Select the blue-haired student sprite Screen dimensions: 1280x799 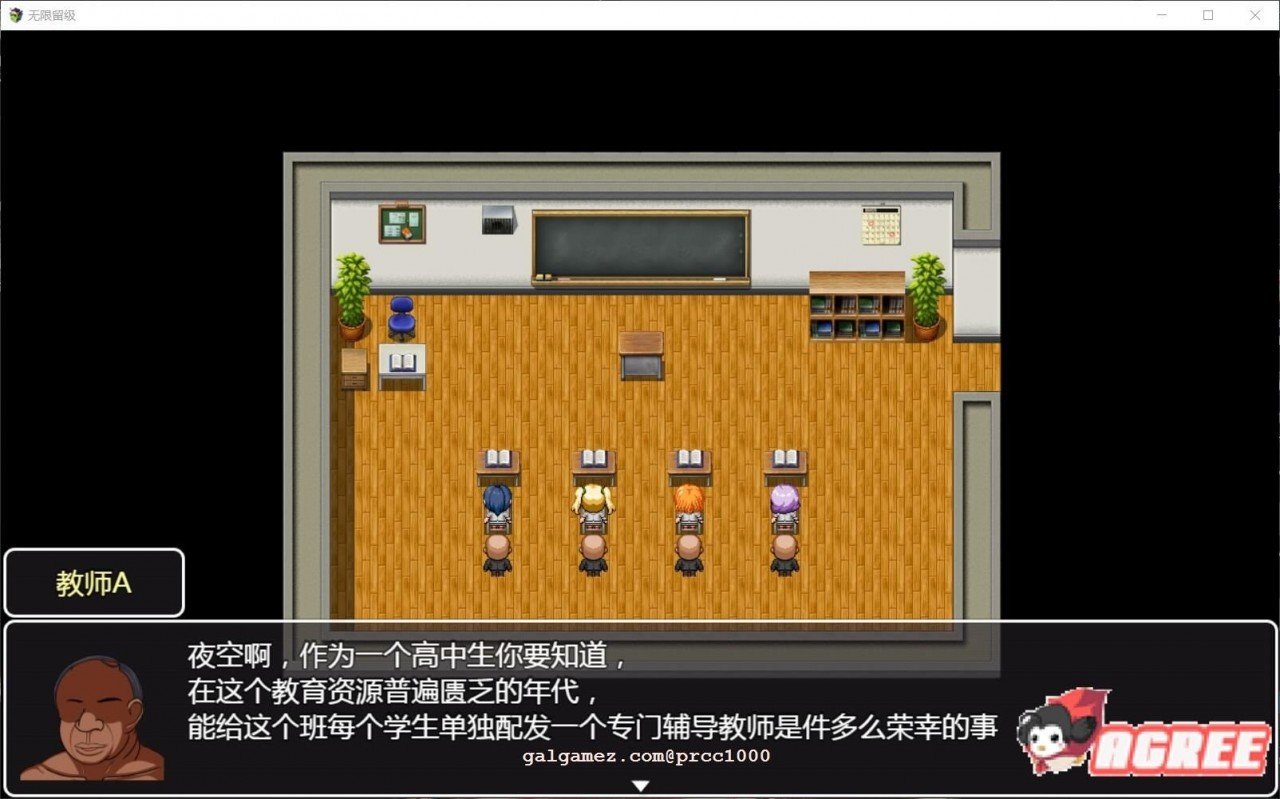tap(497, 500)
